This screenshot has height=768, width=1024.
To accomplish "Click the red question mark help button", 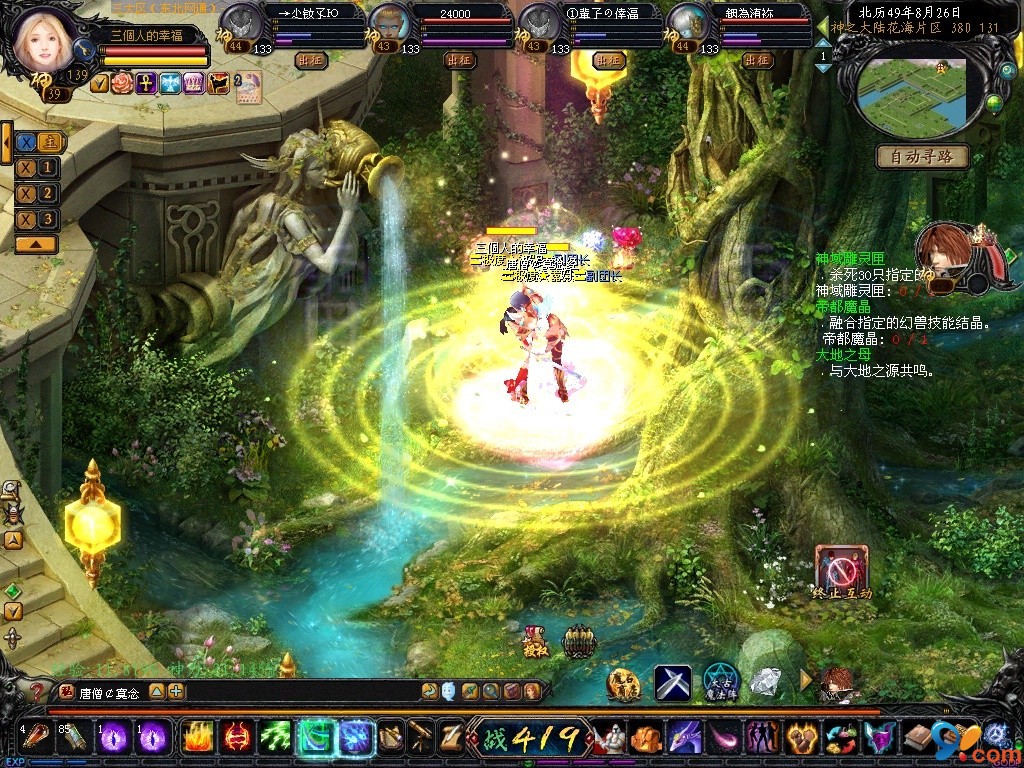I will (36, 691).
